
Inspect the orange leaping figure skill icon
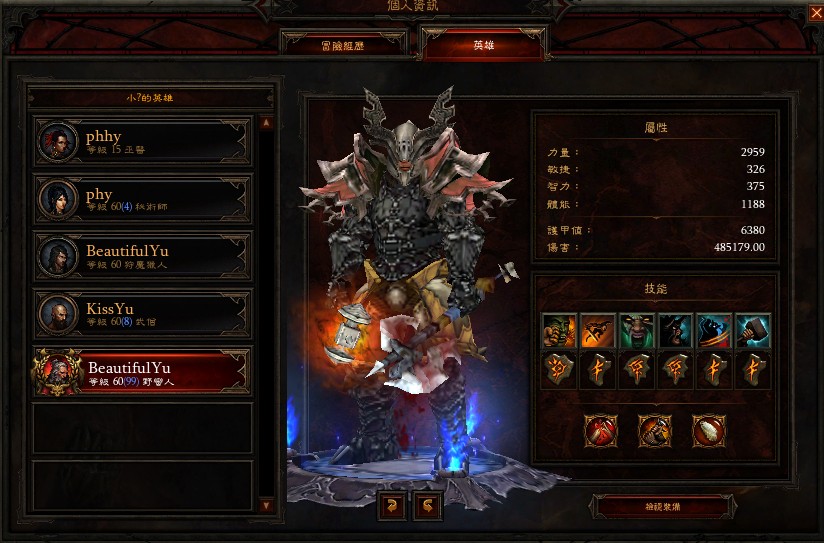click(x=599, y=330)
